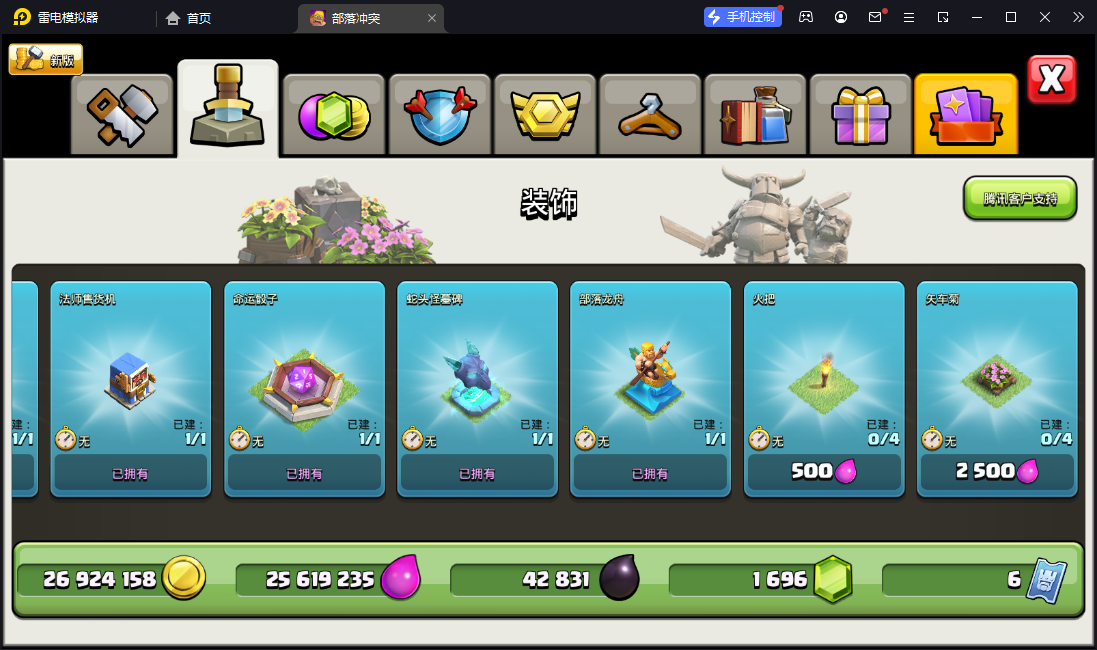Close the shop with the red X

[1051, 80]
